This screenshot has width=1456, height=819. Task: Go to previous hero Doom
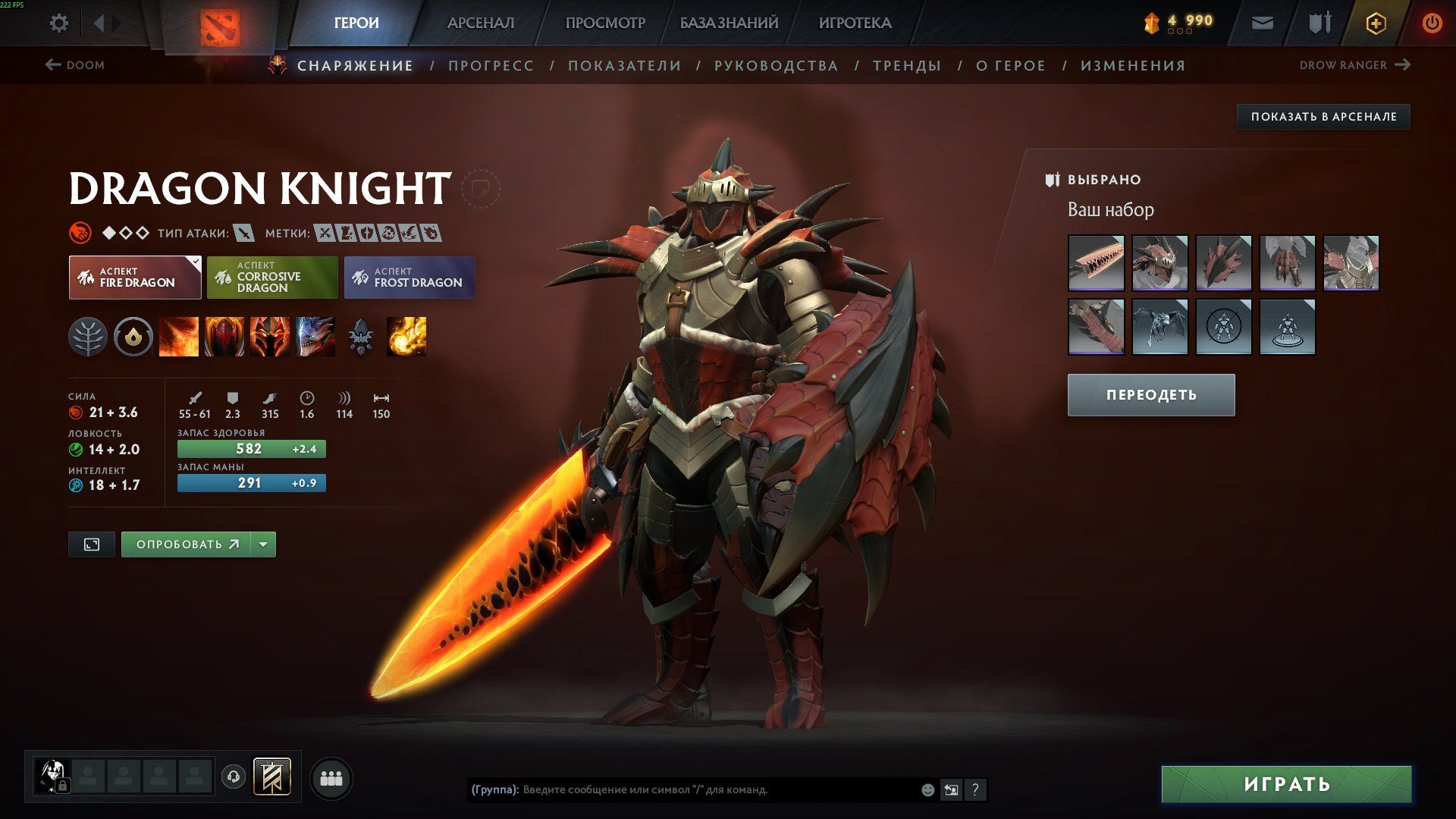(75, 65)
